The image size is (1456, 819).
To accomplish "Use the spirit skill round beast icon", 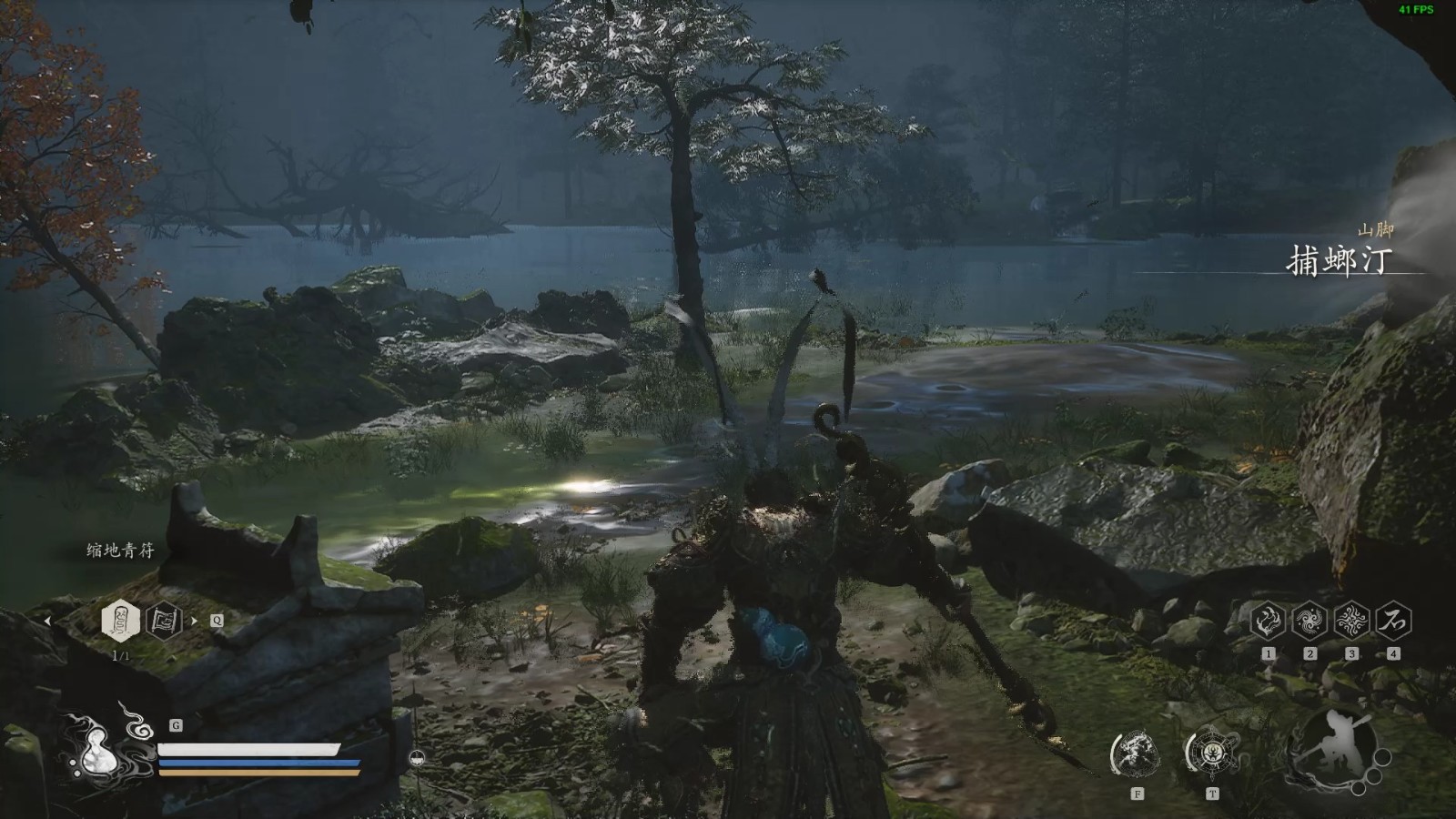I will [x=1136, y=753].
